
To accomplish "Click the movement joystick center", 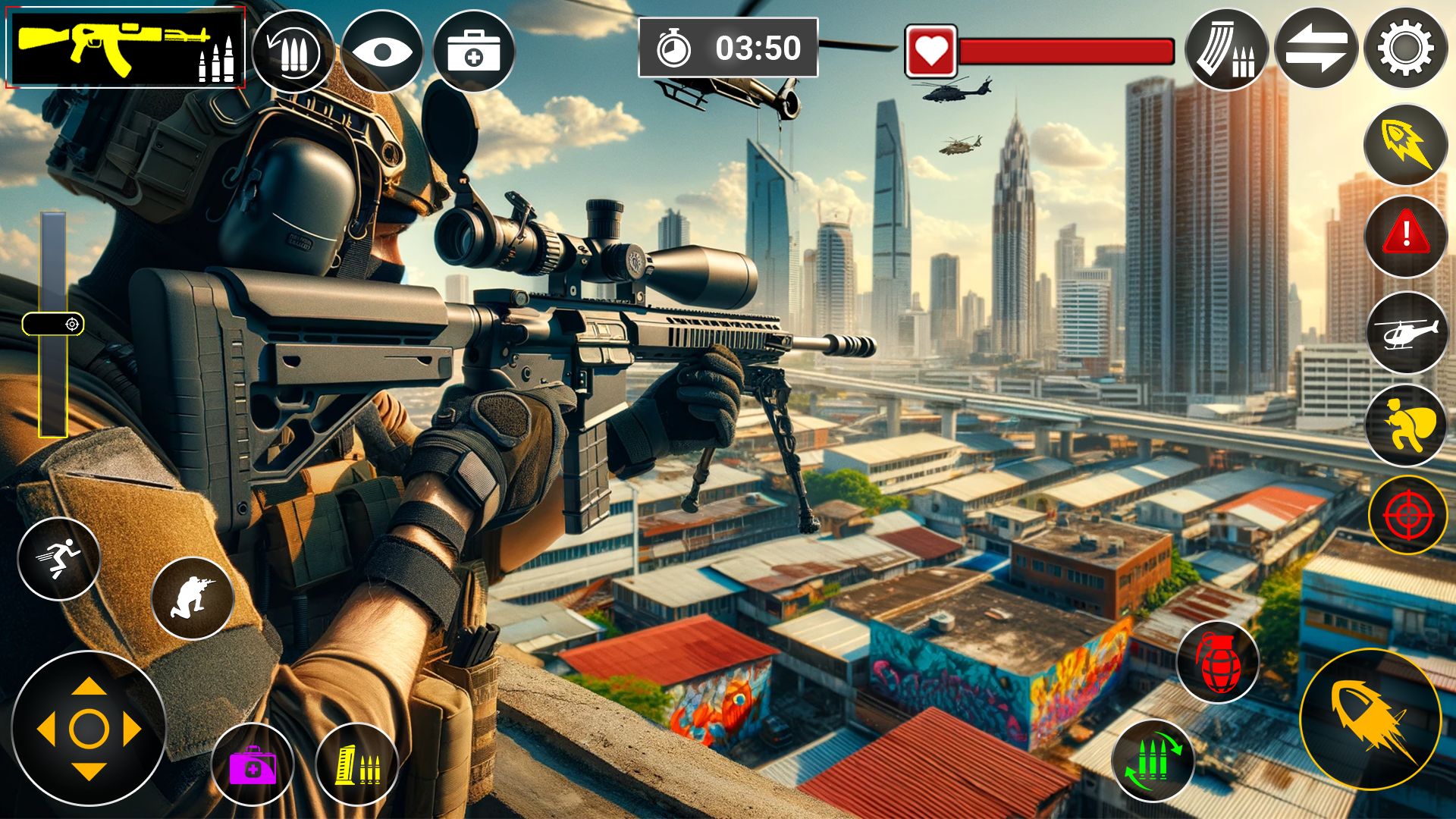I will [x=89, y=729].
